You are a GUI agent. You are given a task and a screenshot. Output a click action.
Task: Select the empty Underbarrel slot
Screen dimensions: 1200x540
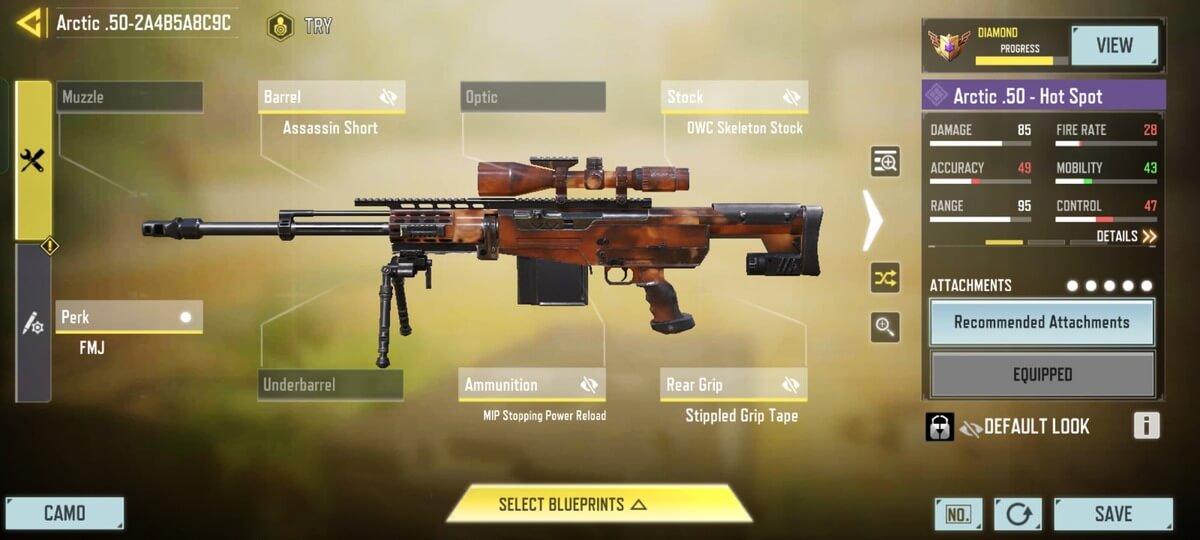(x=331, y=385)
